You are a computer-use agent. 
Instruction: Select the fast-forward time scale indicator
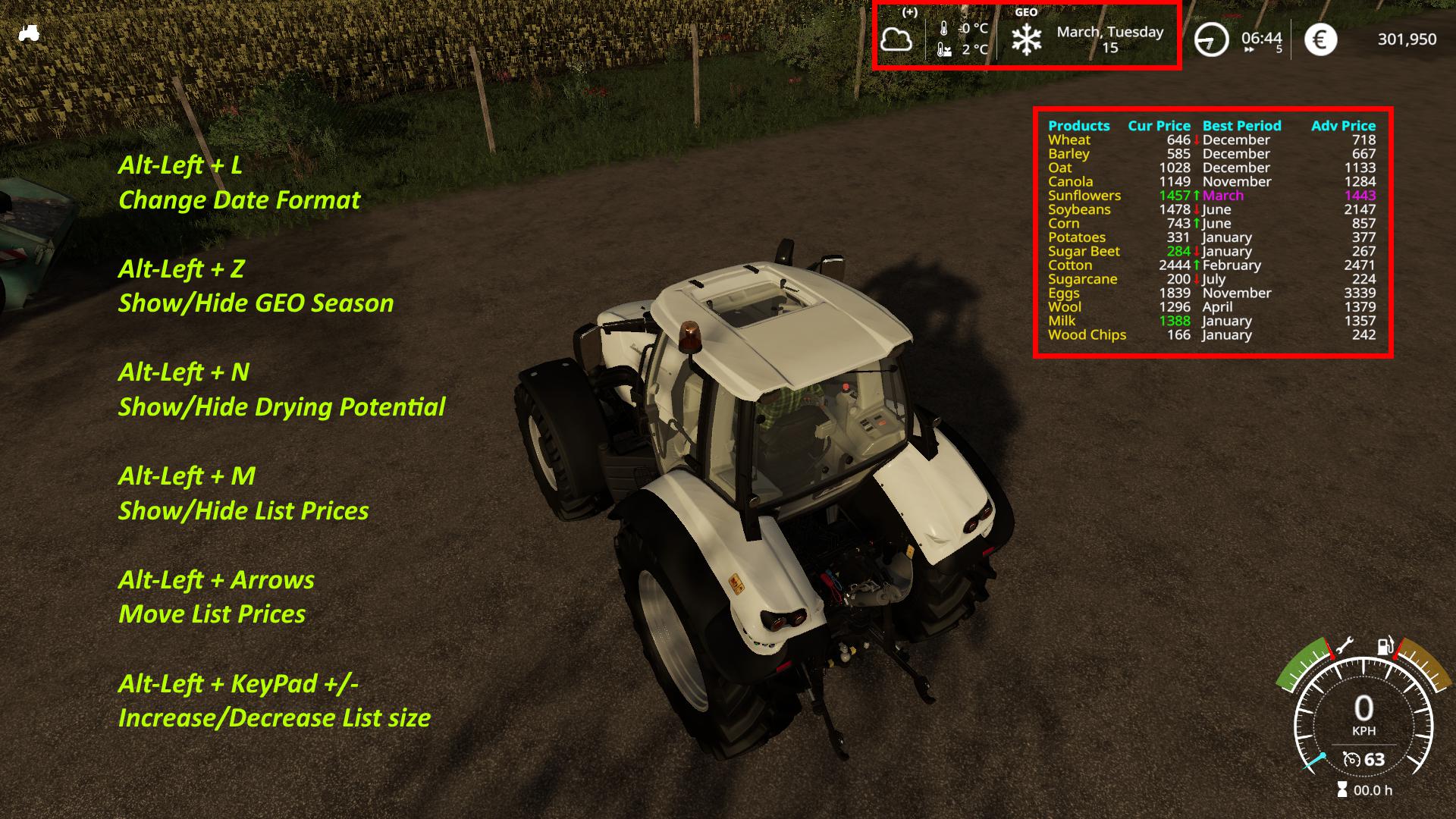(x=1250, y=49)
